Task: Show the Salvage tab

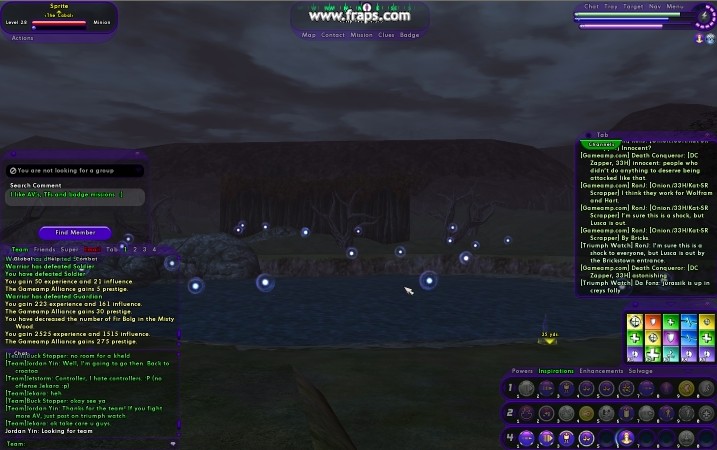Action: tap(641, 371)
